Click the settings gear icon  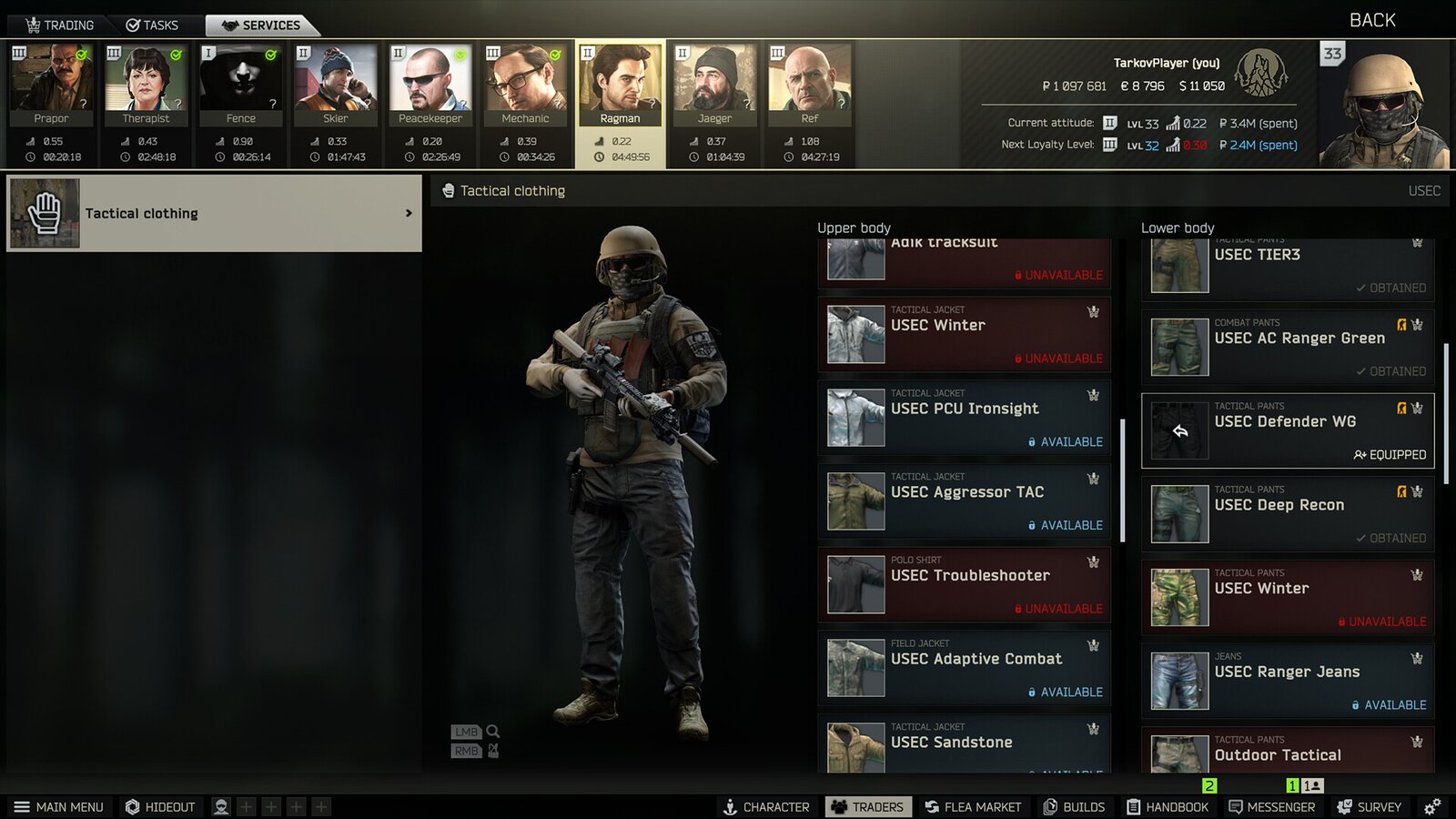tap(1431, 806)
